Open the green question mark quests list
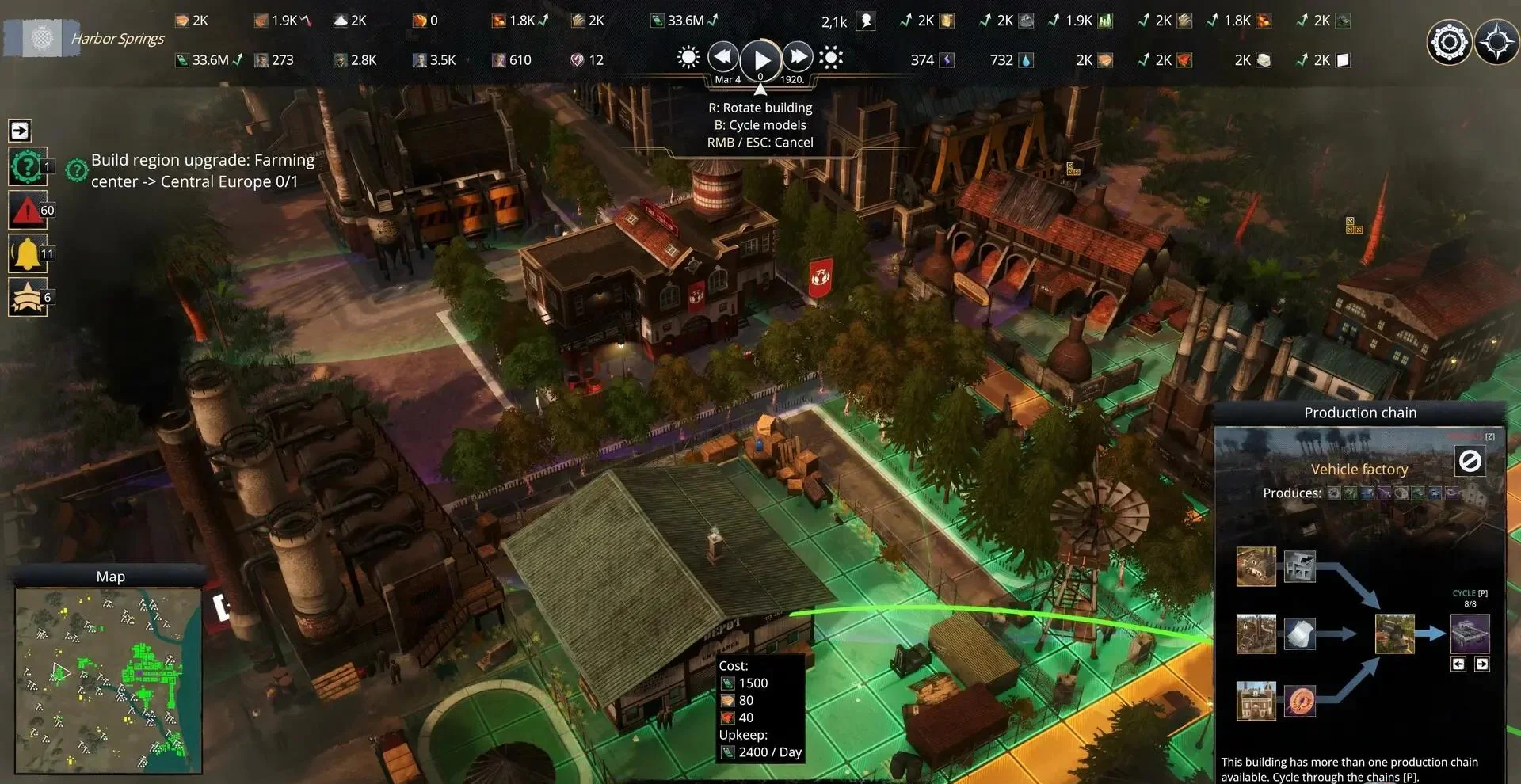 pos(27,167)
